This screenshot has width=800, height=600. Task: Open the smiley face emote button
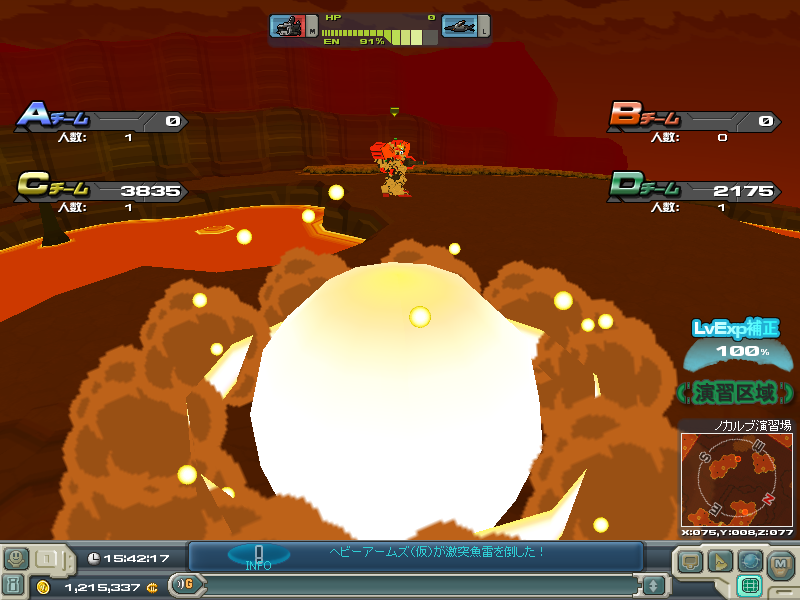pyautogui.click(x=16, y=558)
